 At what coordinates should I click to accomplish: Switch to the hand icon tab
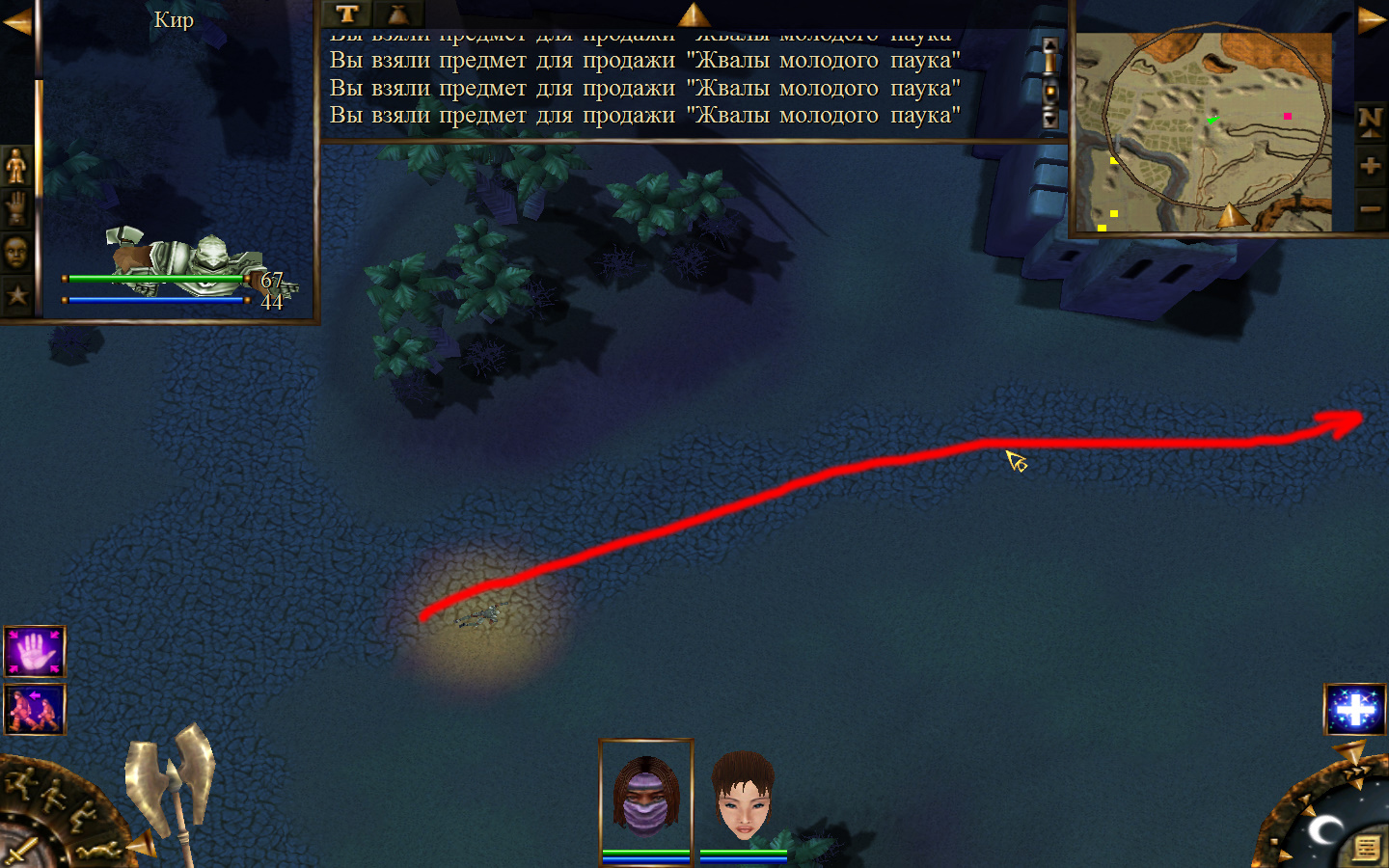16,208
